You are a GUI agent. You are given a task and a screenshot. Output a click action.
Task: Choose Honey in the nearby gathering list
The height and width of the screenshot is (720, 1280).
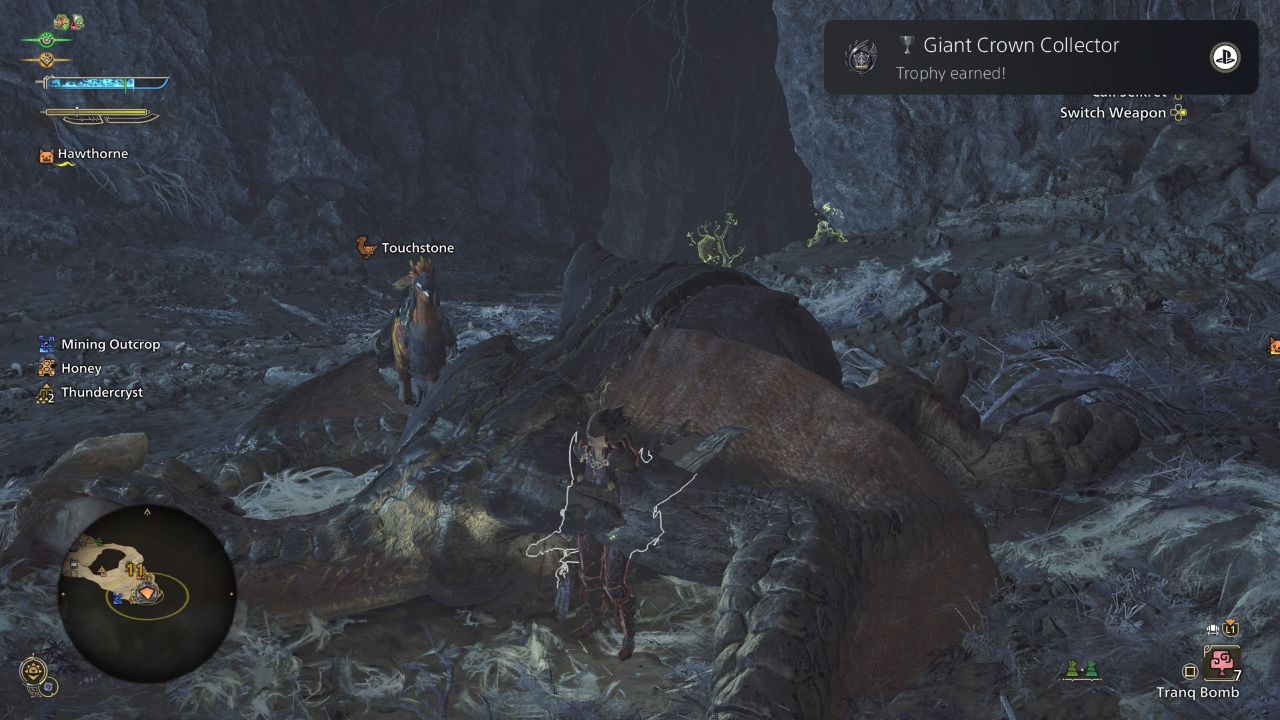(81, 368)
